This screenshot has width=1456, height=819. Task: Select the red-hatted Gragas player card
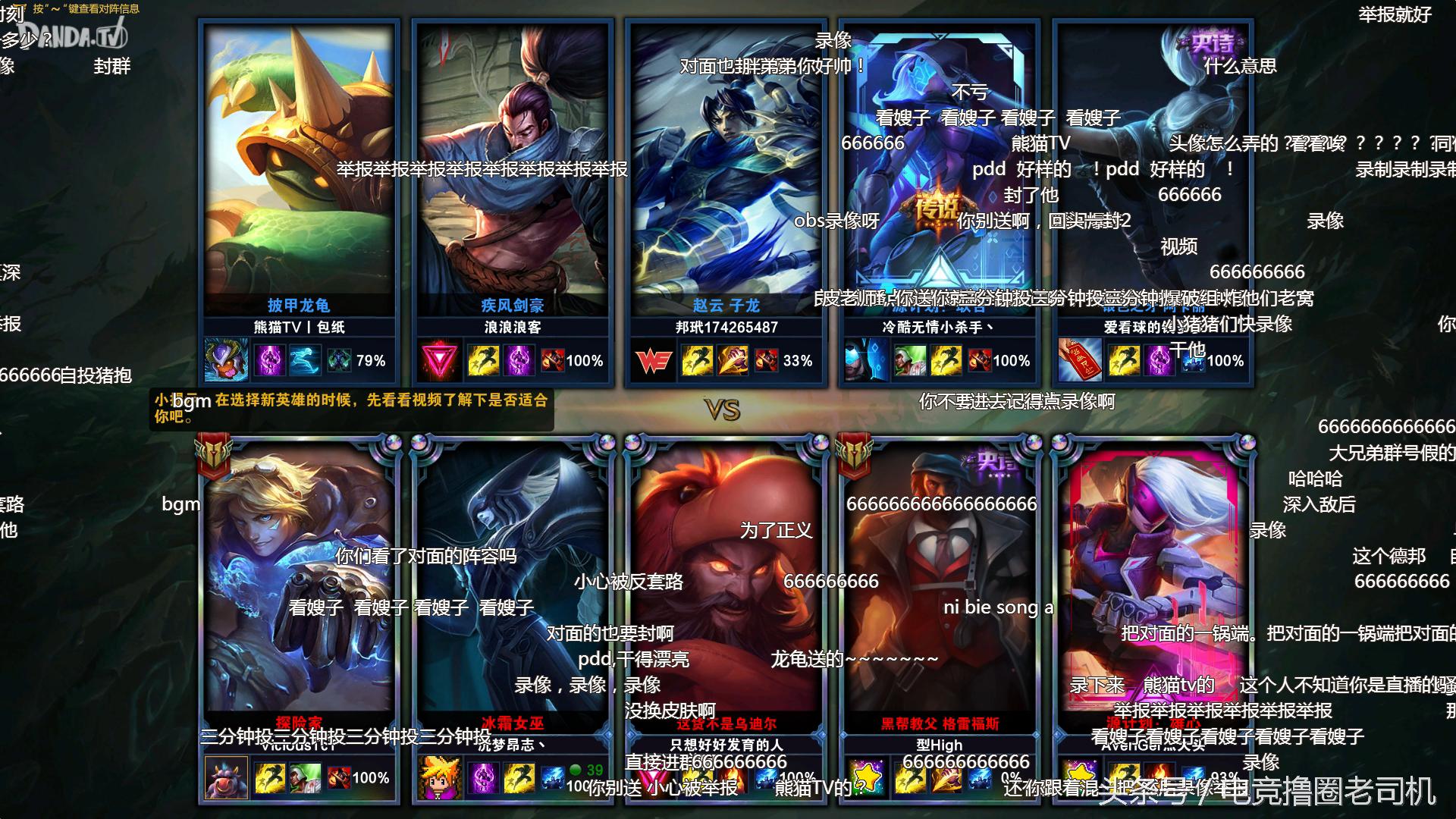pos(726,576)
